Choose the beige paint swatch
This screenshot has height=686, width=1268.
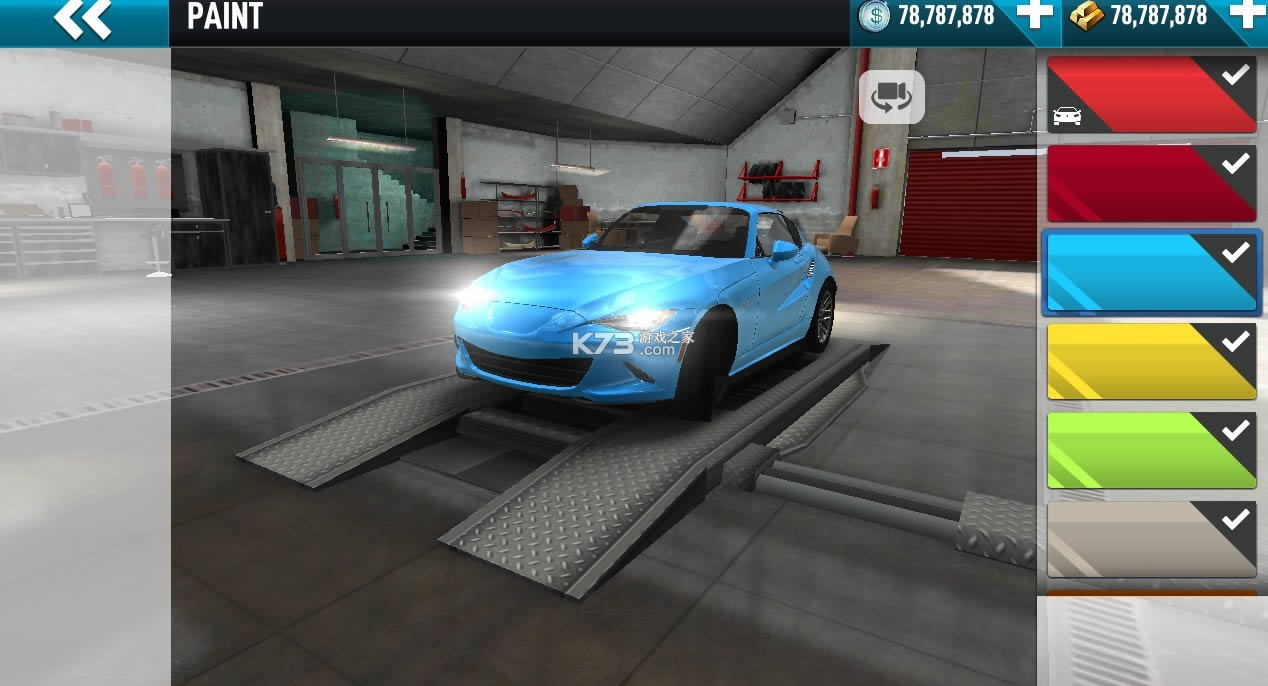pyautogui.click(x=1151, y=539)
